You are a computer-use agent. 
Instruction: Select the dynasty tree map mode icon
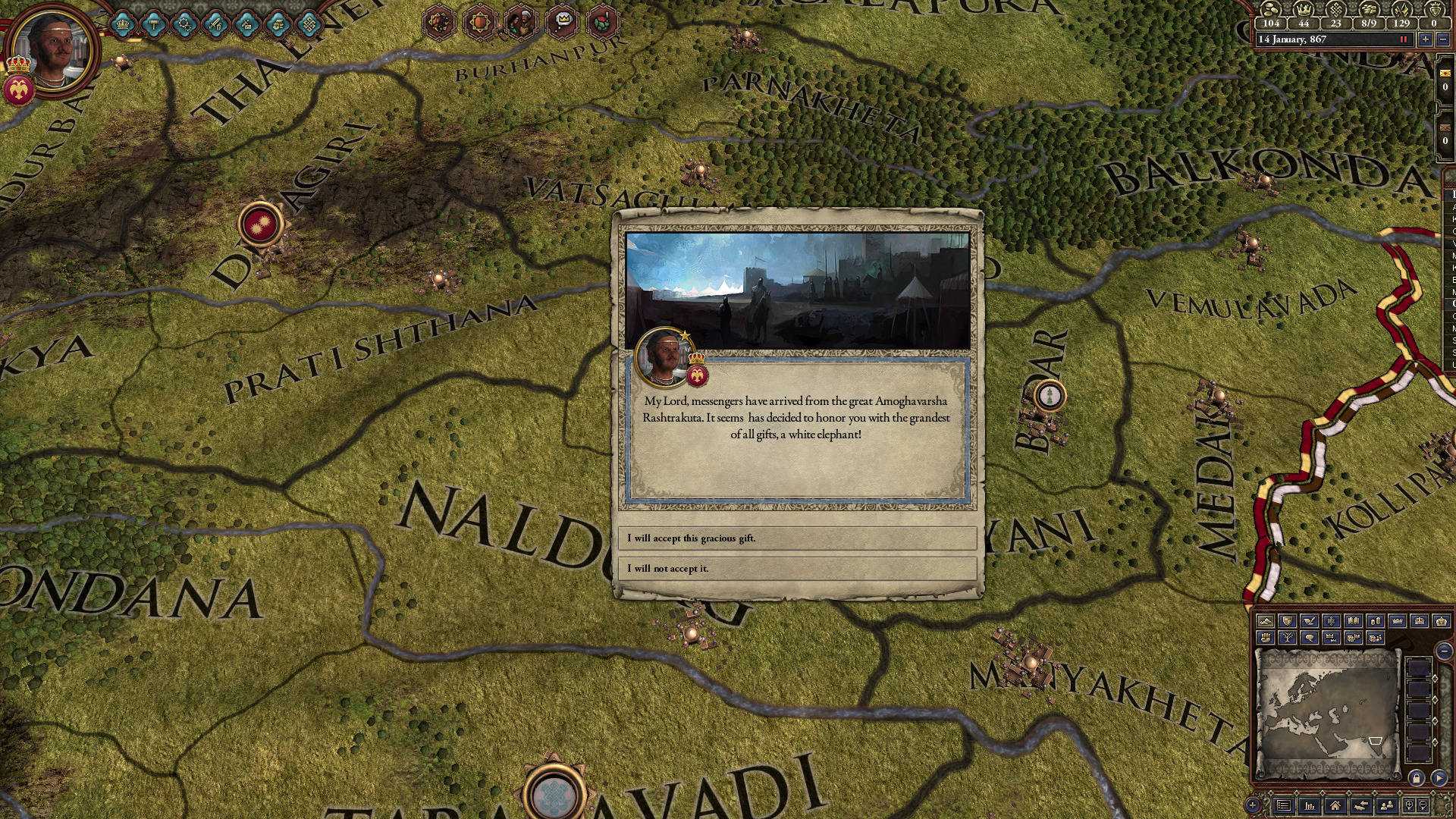click(x=1288, y=637)
